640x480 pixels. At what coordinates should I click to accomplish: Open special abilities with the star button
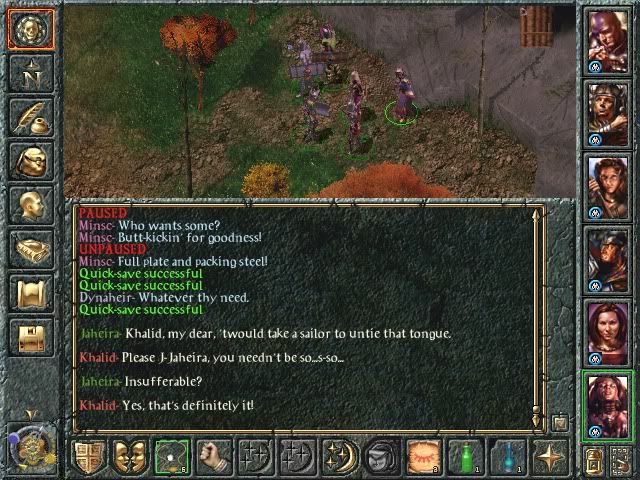pos(548,456)
